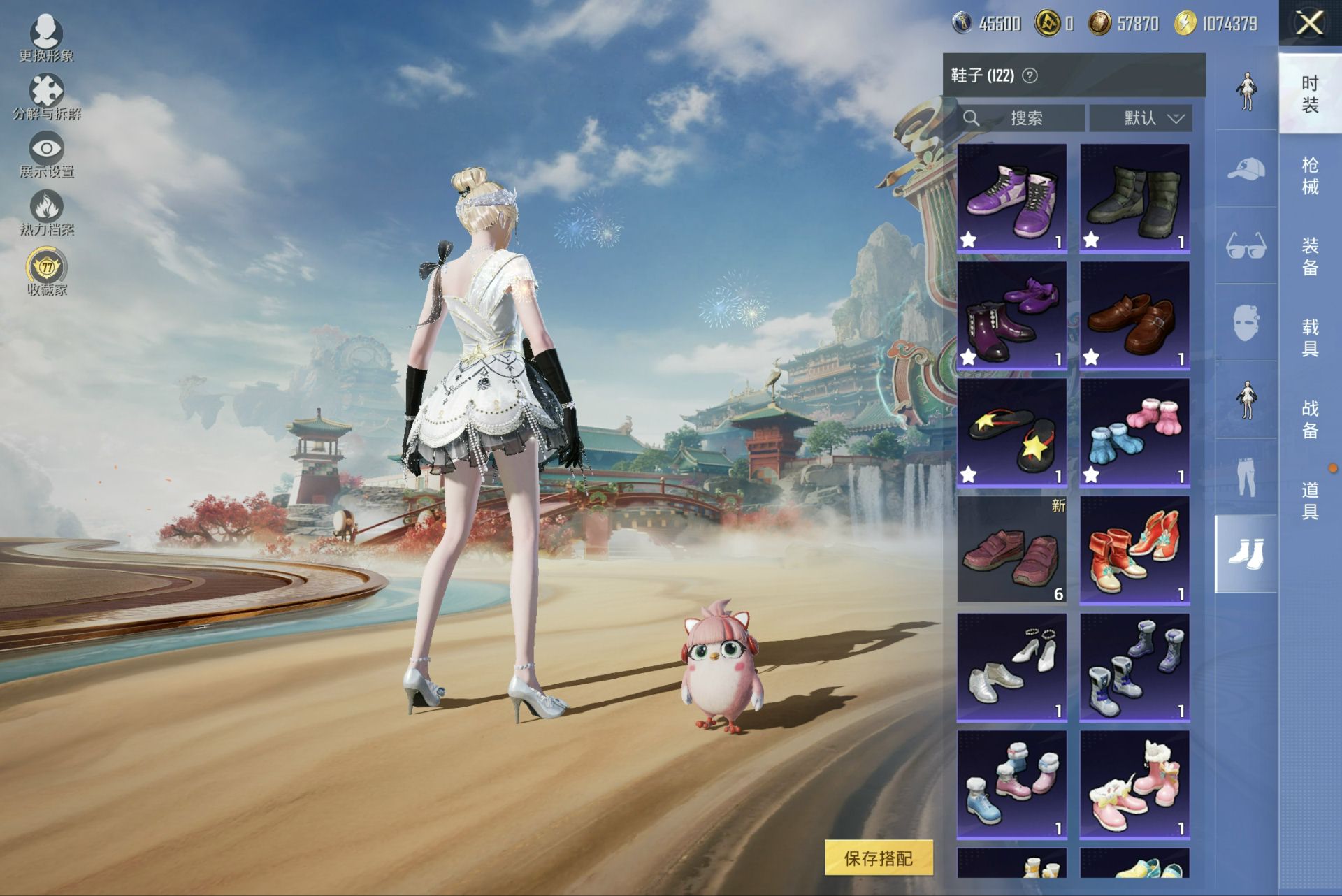Click the 搜索 search field

[1020, 118]
